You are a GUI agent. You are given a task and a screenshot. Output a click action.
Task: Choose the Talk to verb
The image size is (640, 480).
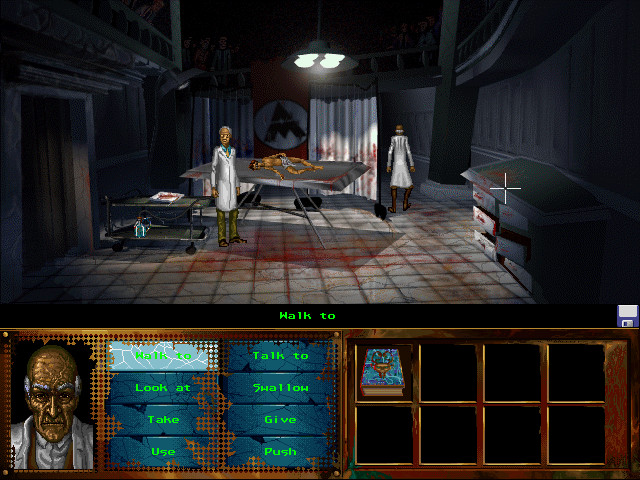pos(280,356)
